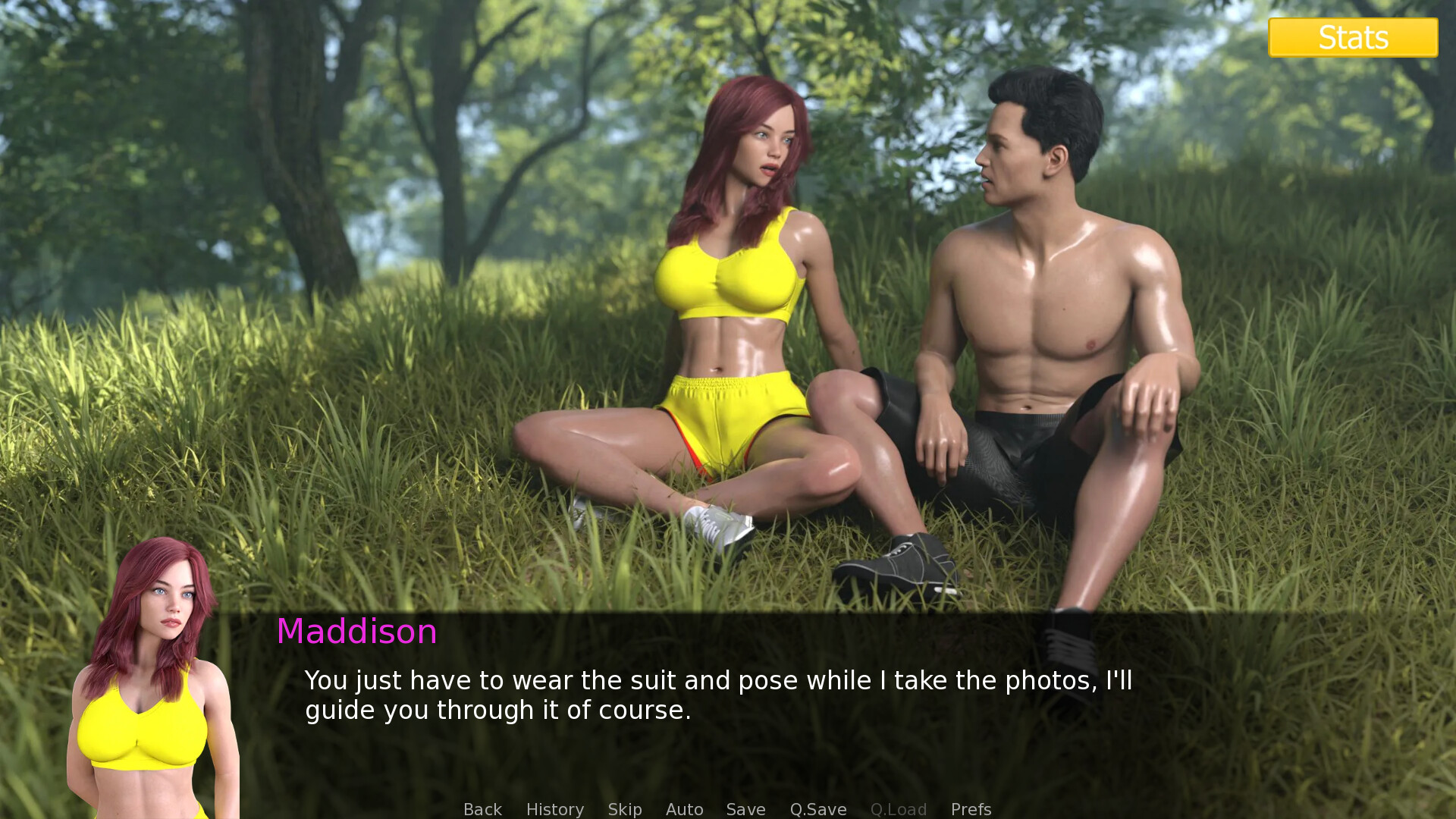This screenshot has height=819, width=1456.
Task: Click the yellow Stats button top right
Action: pyautogui.click(x=1352, y=36)
